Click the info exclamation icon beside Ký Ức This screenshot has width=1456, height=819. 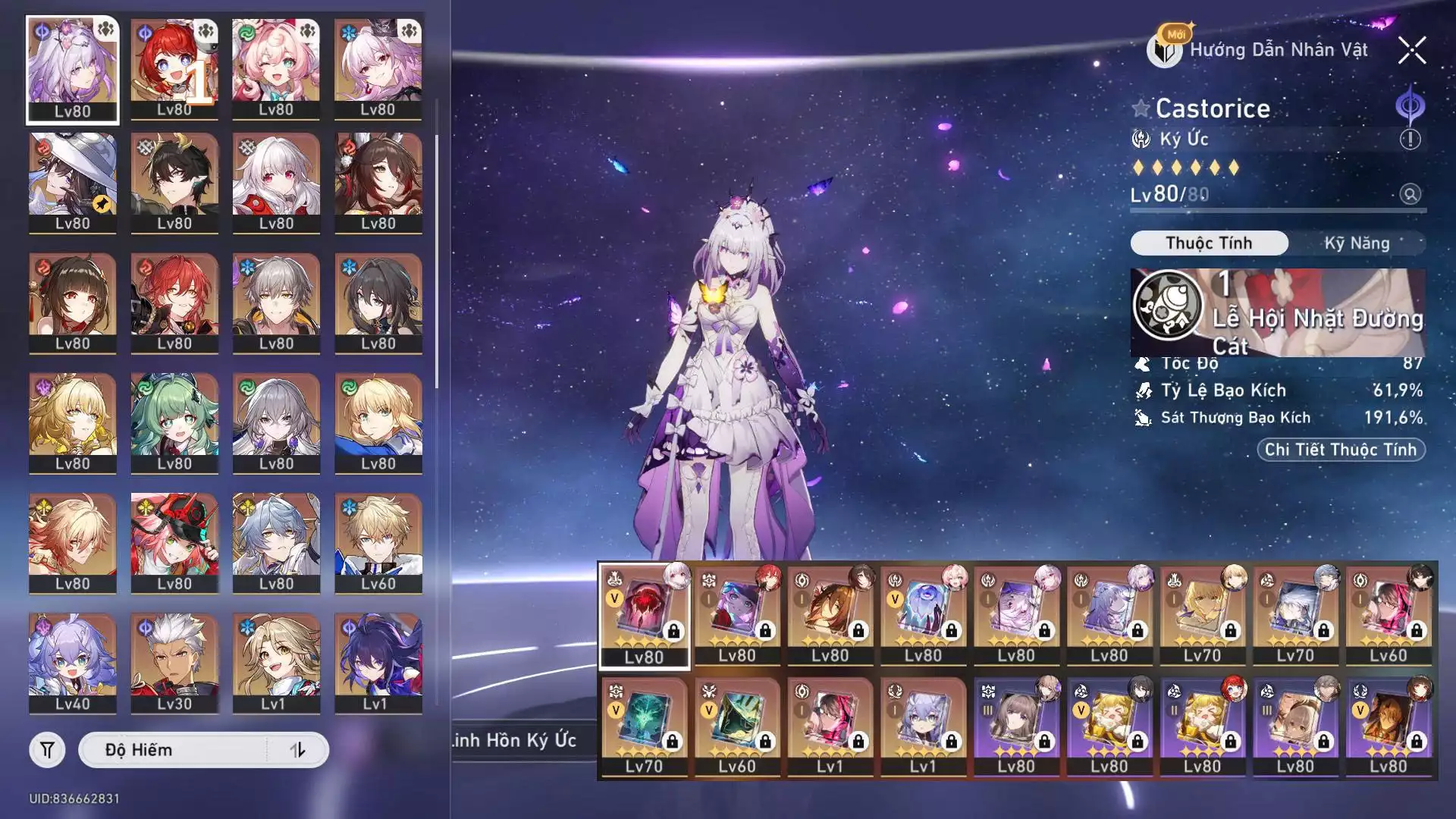1410,140
